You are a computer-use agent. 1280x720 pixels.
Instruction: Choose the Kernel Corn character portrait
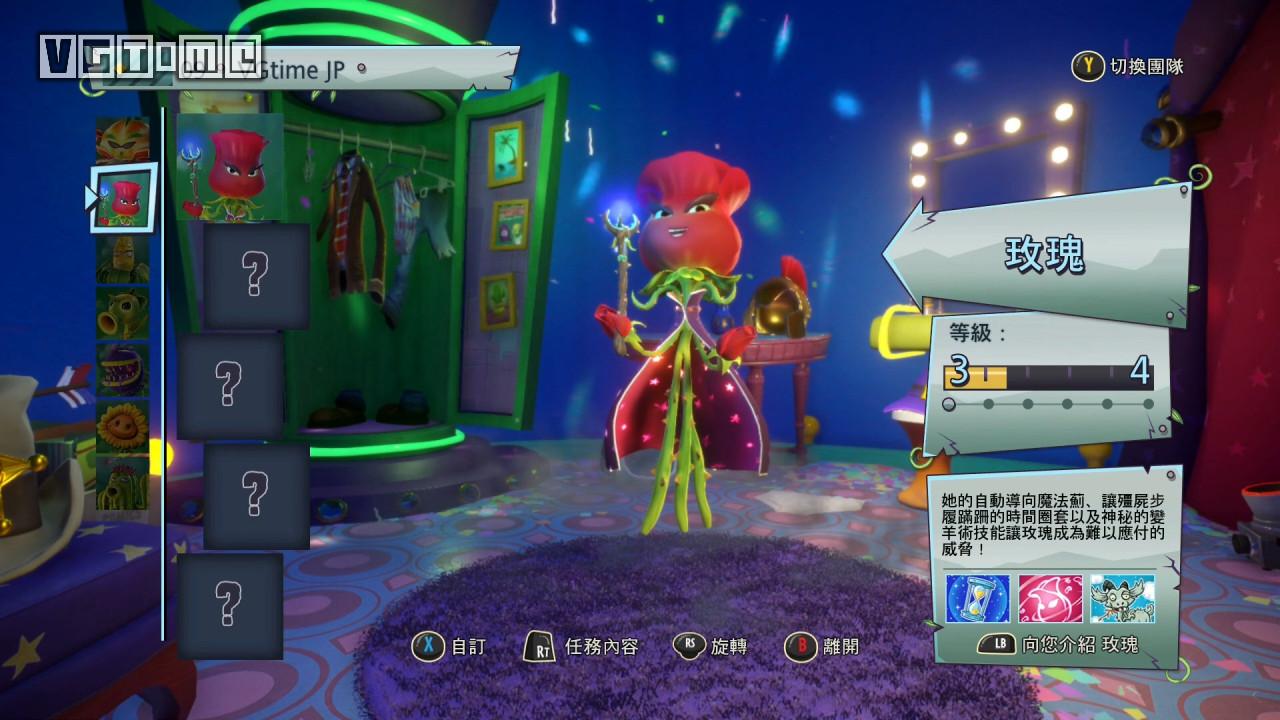click(x=122, y=259)
